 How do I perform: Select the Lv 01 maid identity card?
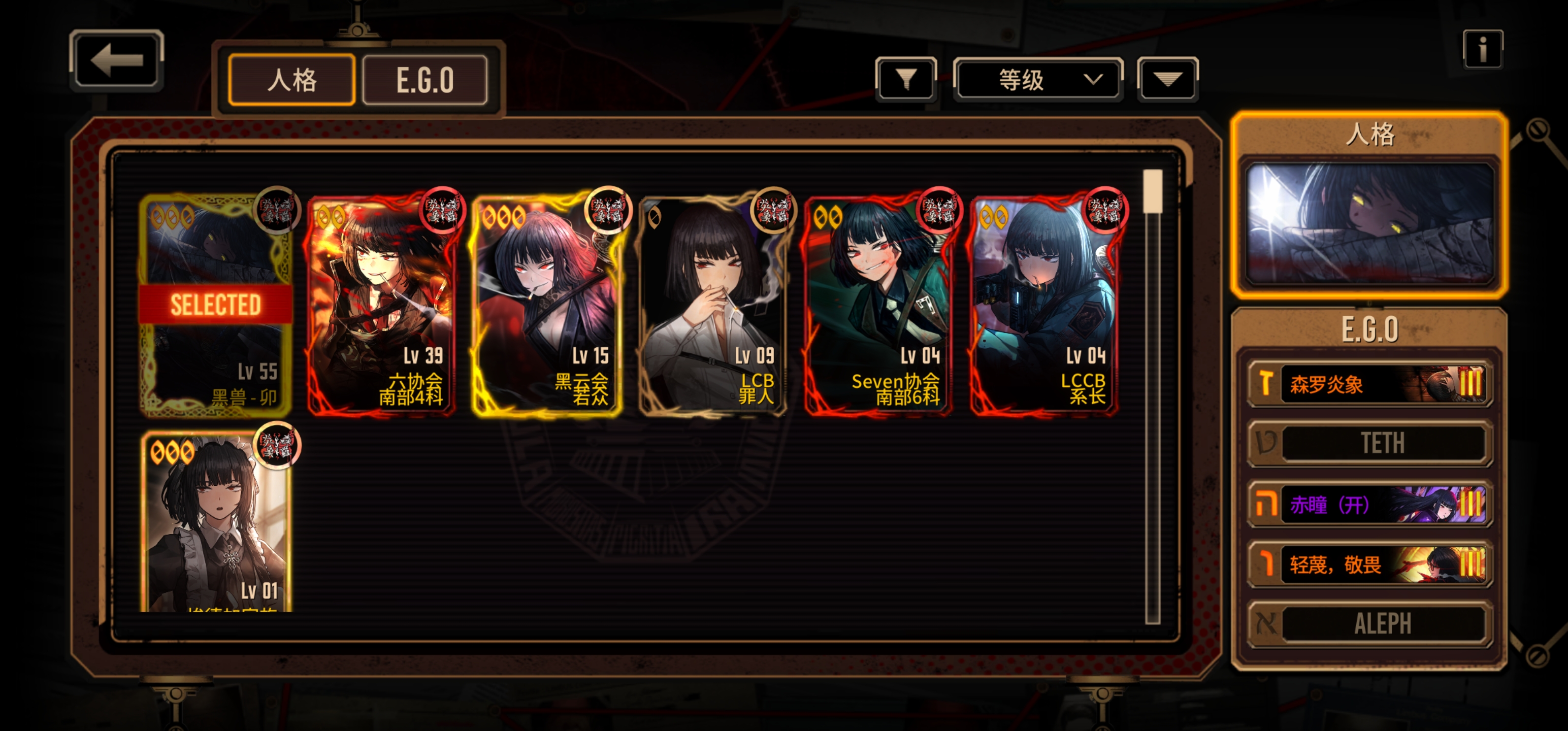click(x=215, y=523)
